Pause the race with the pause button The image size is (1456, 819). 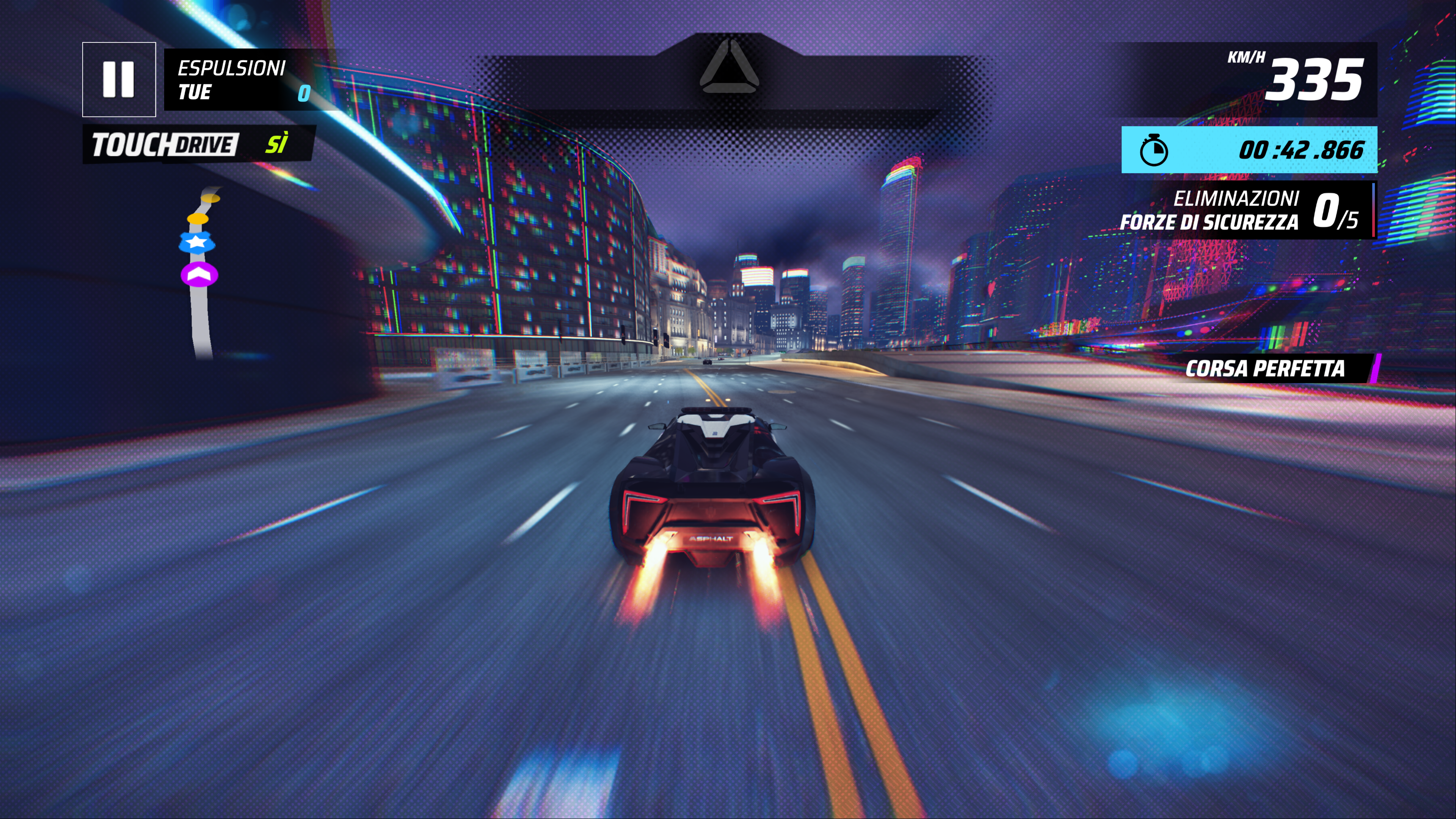119,79
